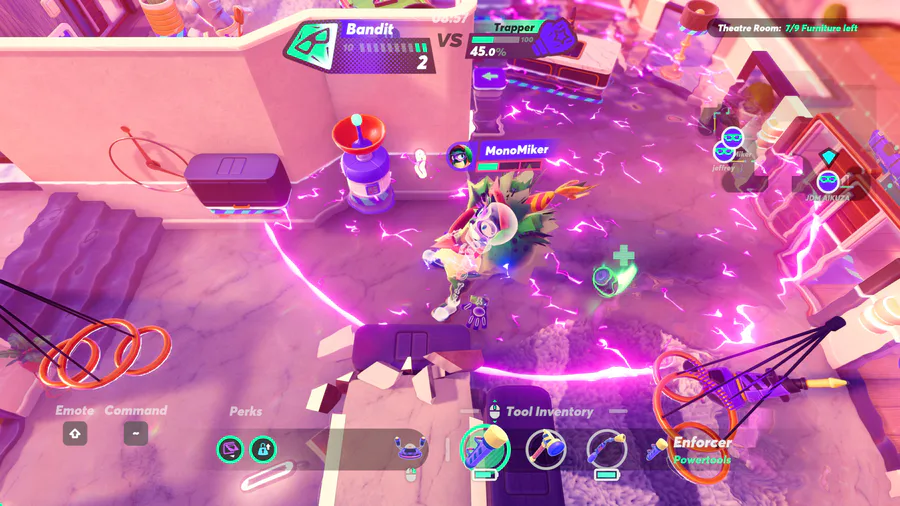Select the Bandit team emblem
The width and height of the screenshot is (900, 506).
[312, 45]
